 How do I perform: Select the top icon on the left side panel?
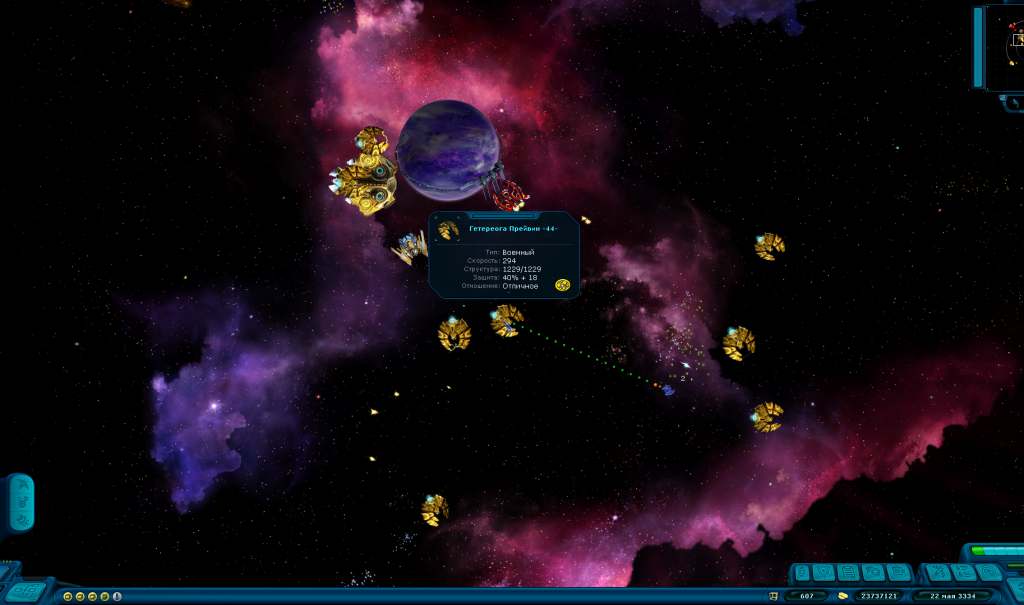click(x=21, y=485)
